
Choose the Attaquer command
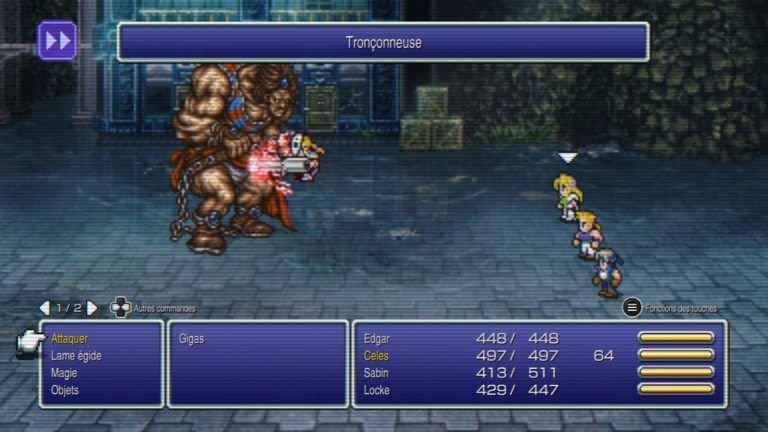(70, 338)
